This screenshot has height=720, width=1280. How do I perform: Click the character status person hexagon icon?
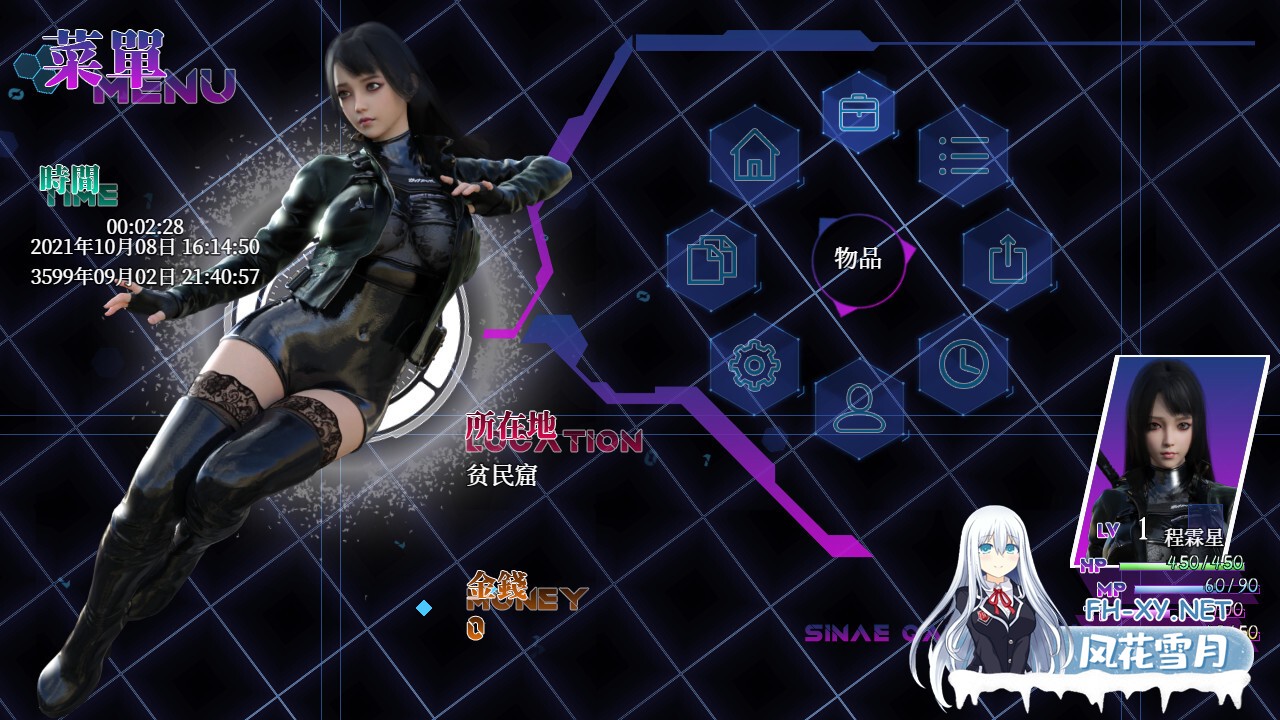tap(858, 408)
